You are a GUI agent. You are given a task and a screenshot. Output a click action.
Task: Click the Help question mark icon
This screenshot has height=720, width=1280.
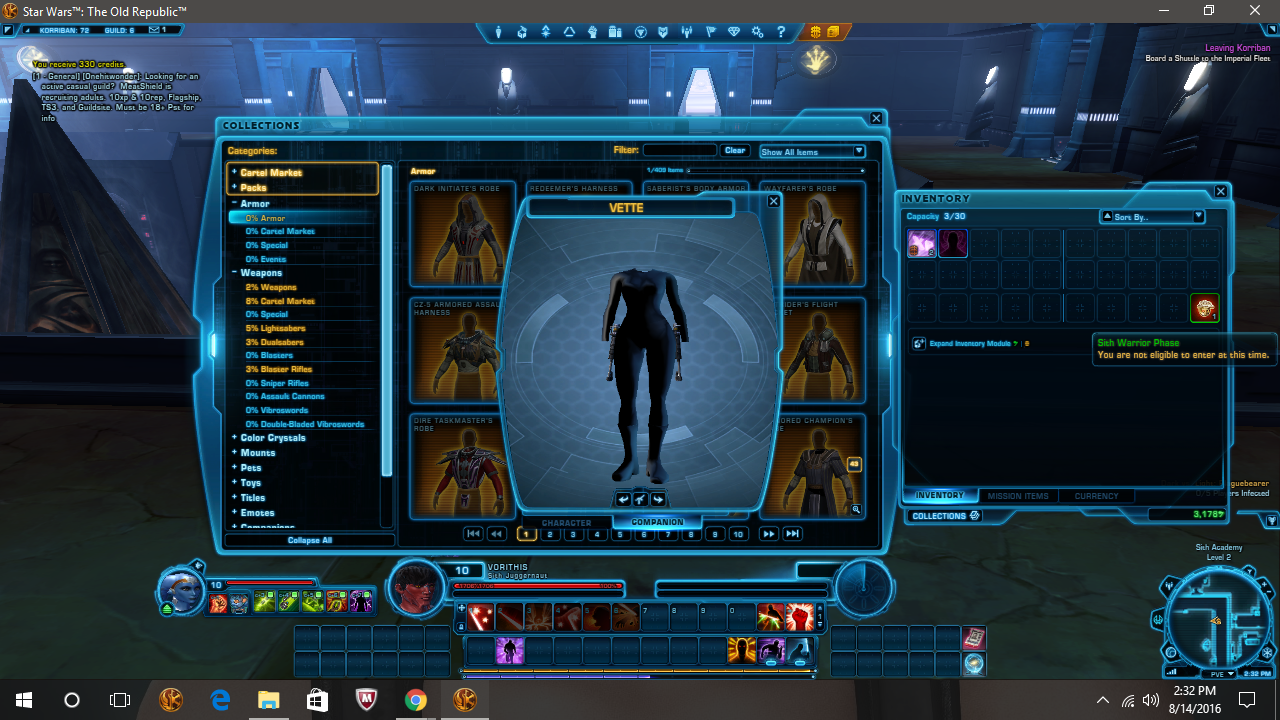coord(781,32)
